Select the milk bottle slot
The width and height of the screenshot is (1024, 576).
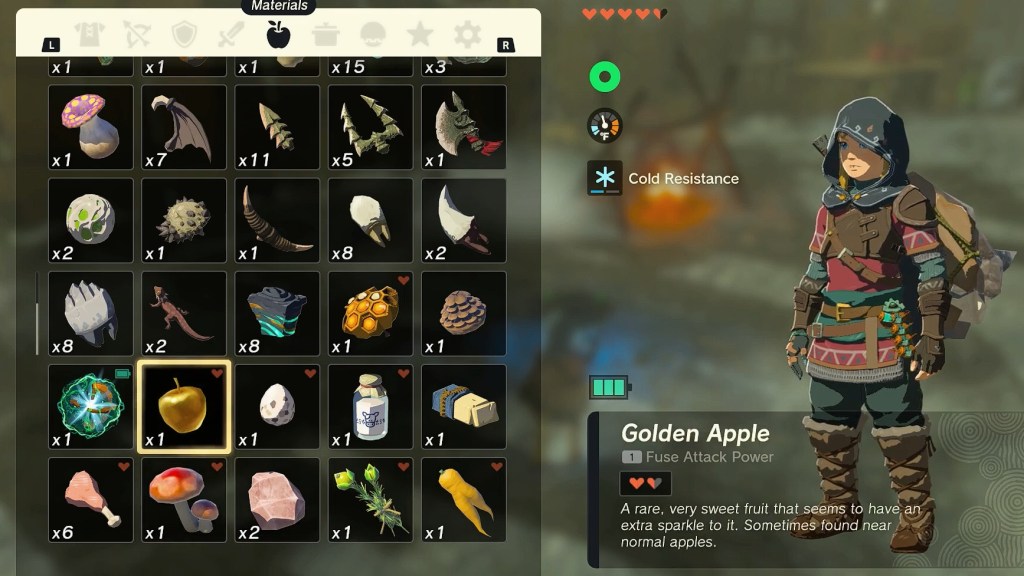pyautogui.click(x=371, y=407)
